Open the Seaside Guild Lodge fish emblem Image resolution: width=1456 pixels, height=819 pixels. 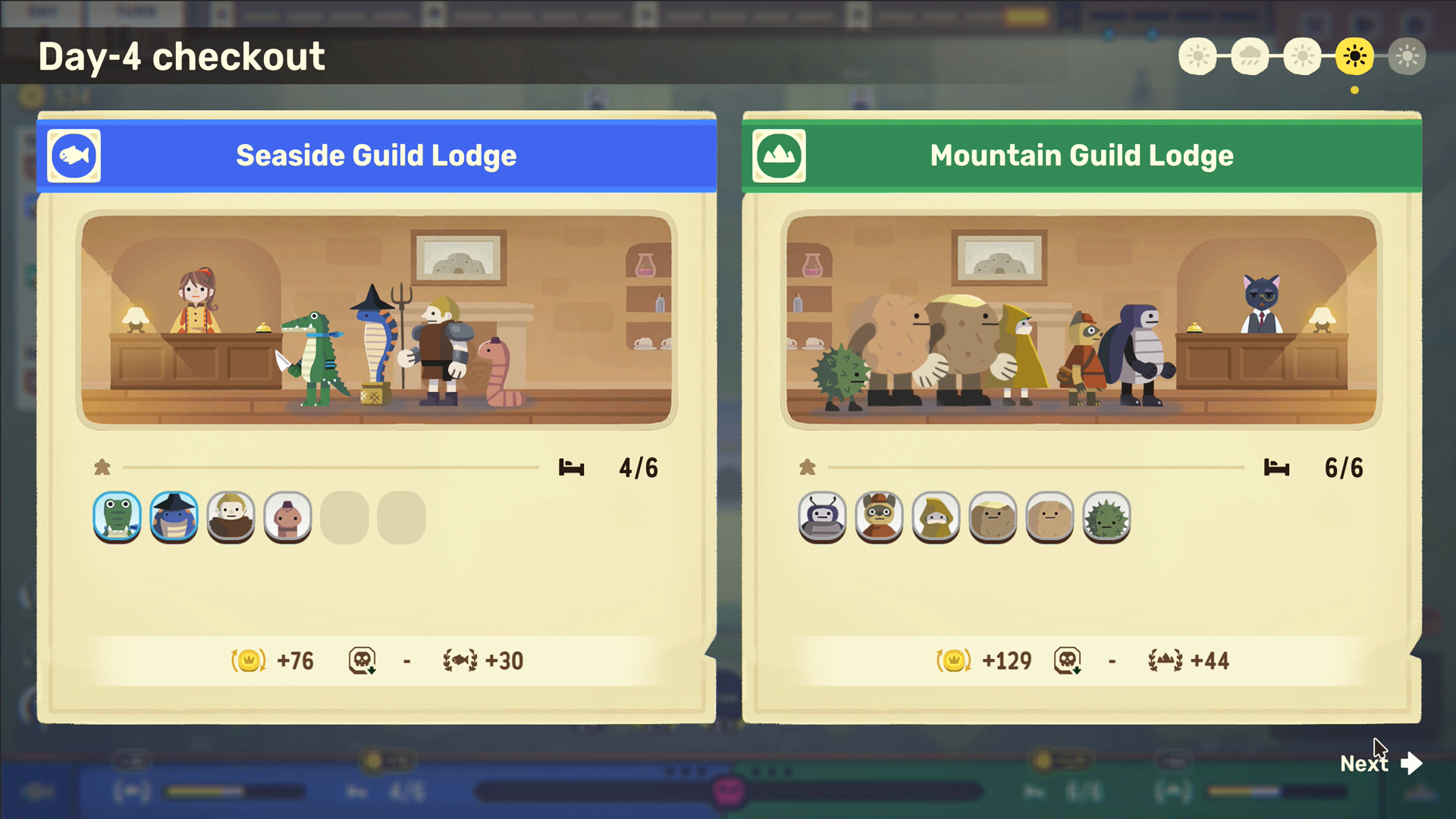(74, 156)
